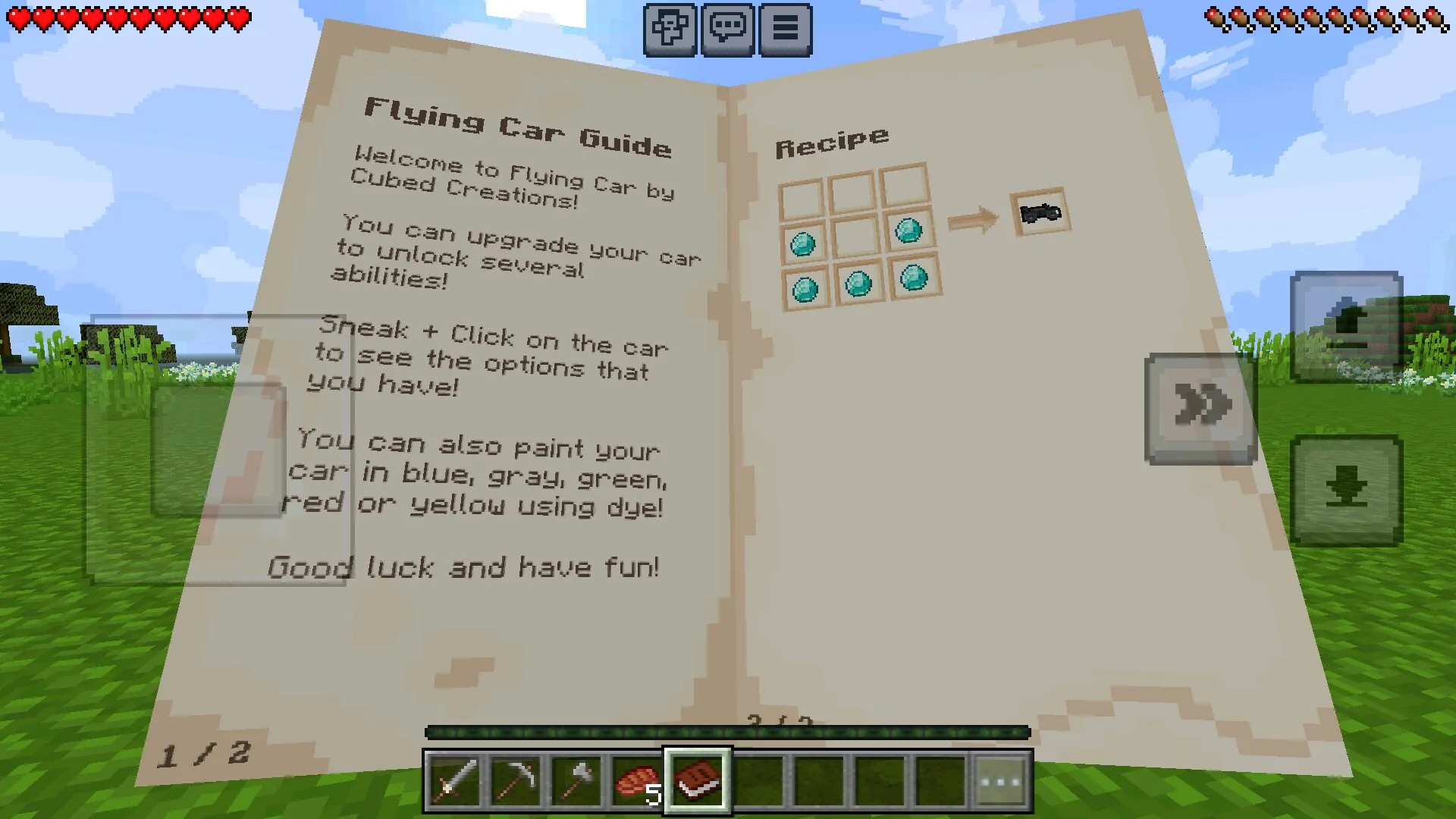This screenshot has width=1456, height=819.
Task: Choose the iron axe in the hotbar
Action: pyautogui.click(x=576, y=781)
